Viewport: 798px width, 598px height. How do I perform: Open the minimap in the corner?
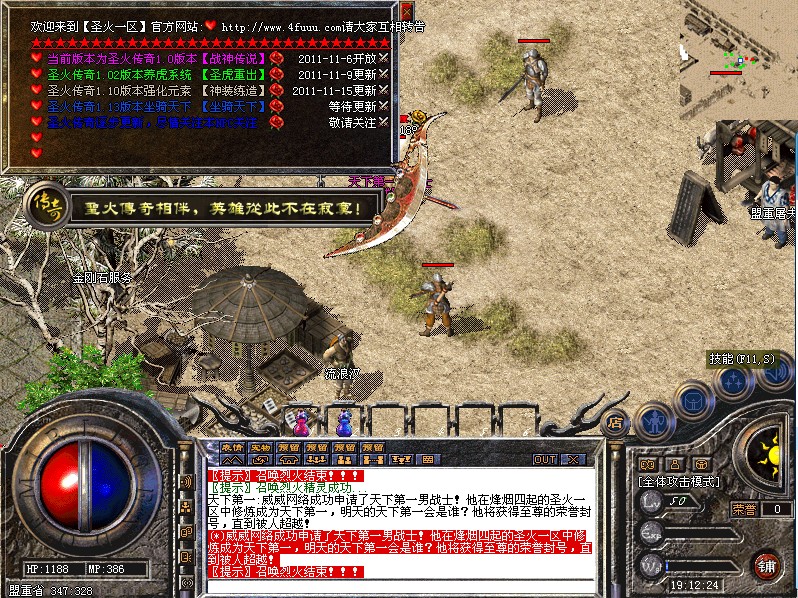(x=739, y=60)
